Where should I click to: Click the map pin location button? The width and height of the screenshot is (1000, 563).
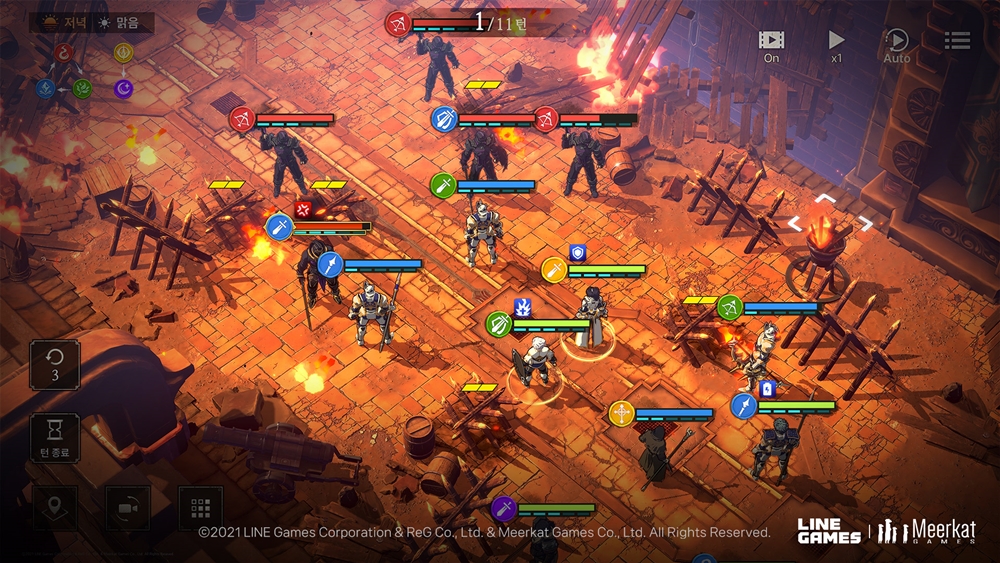[54, 507]
